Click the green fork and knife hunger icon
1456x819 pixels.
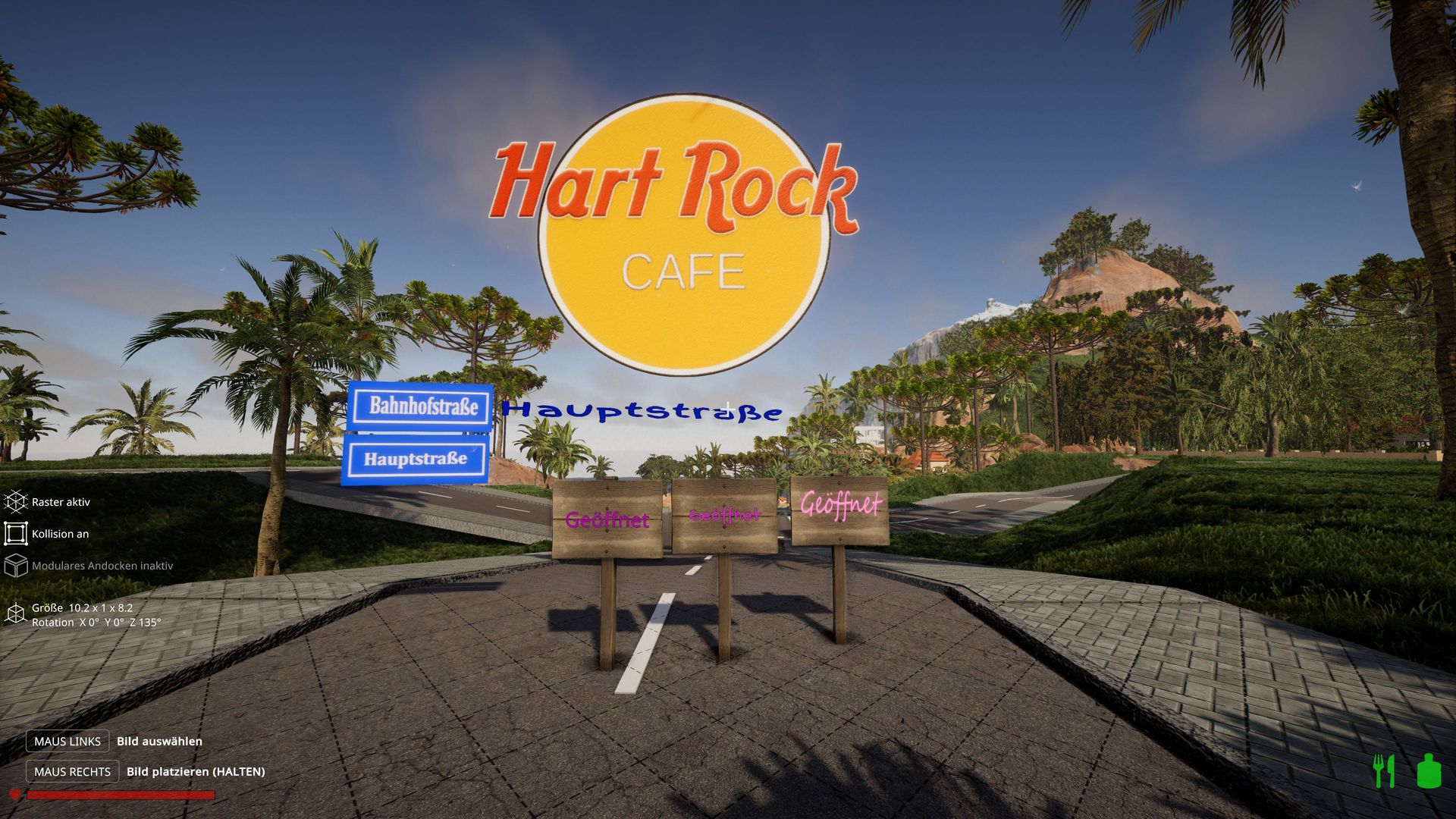1384,771
